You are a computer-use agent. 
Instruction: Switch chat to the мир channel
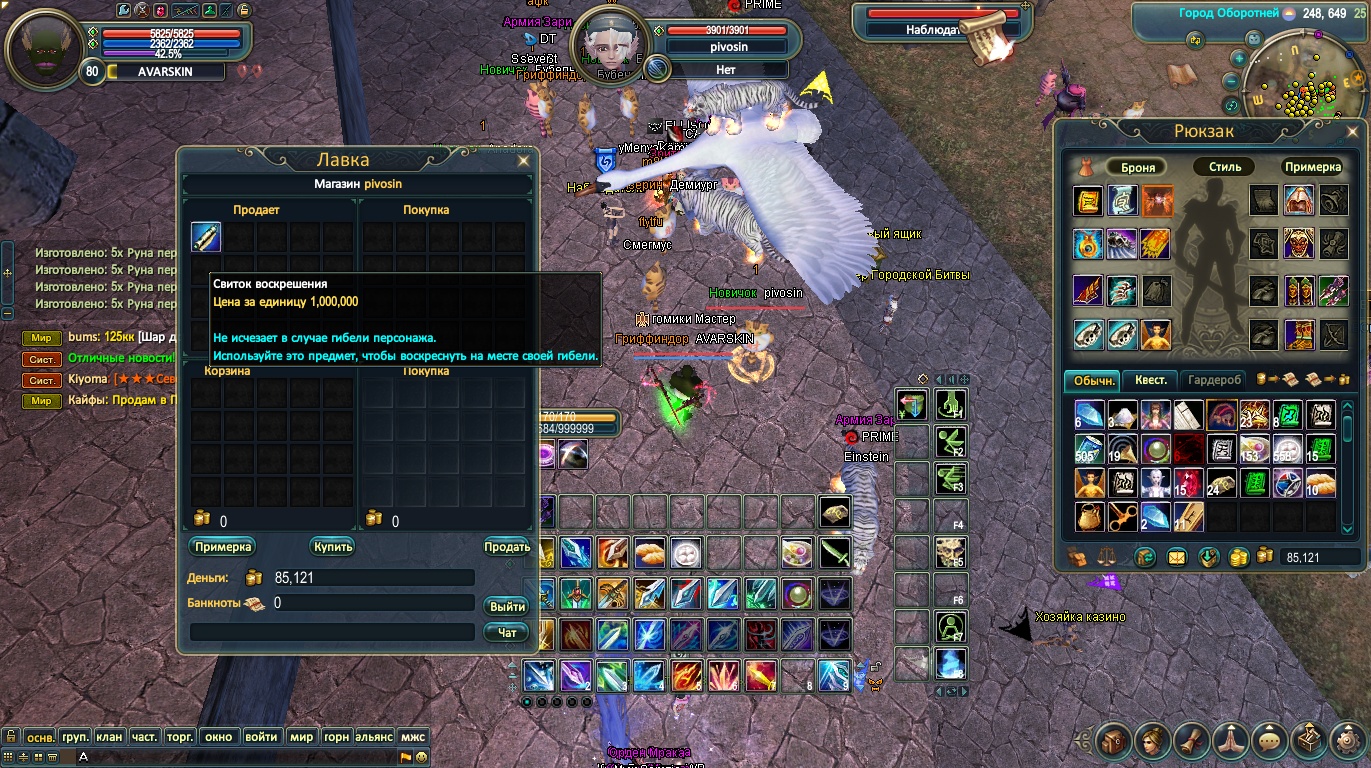tap(301, 737)
